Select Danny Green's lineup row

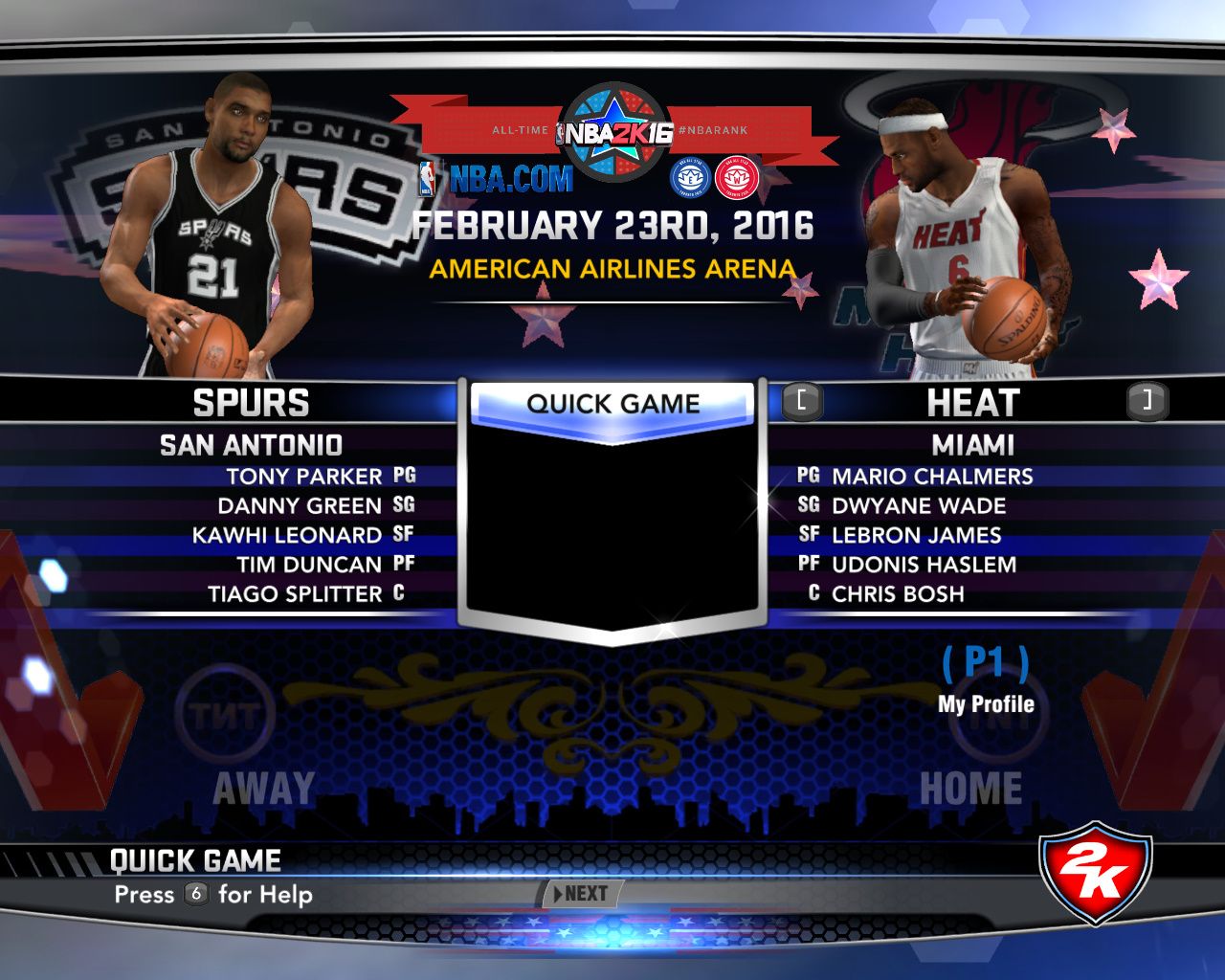coord(300,506)
